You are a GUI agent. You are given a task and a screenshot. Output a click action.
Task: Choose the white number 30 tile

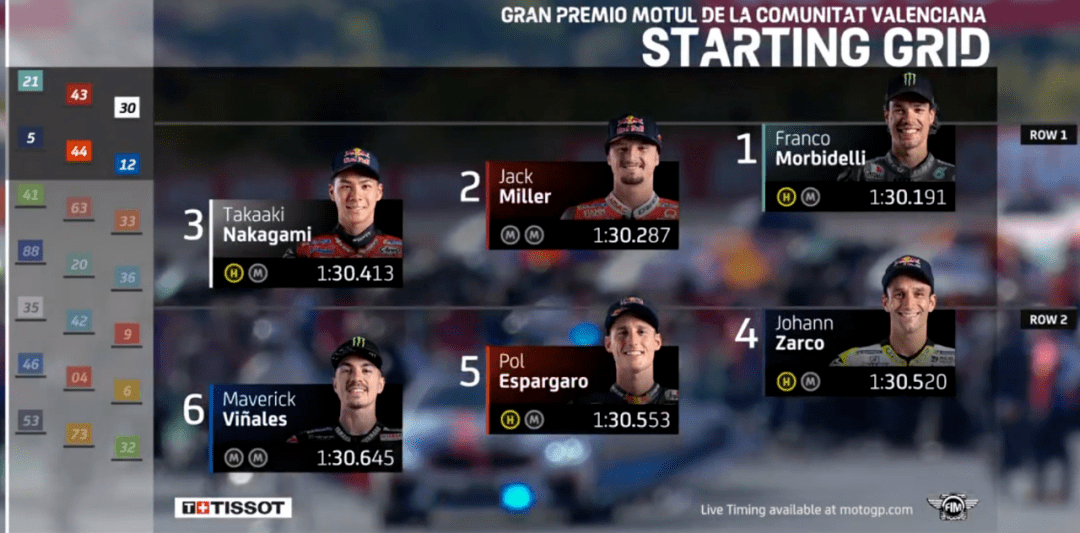click(x=127, y=108)
